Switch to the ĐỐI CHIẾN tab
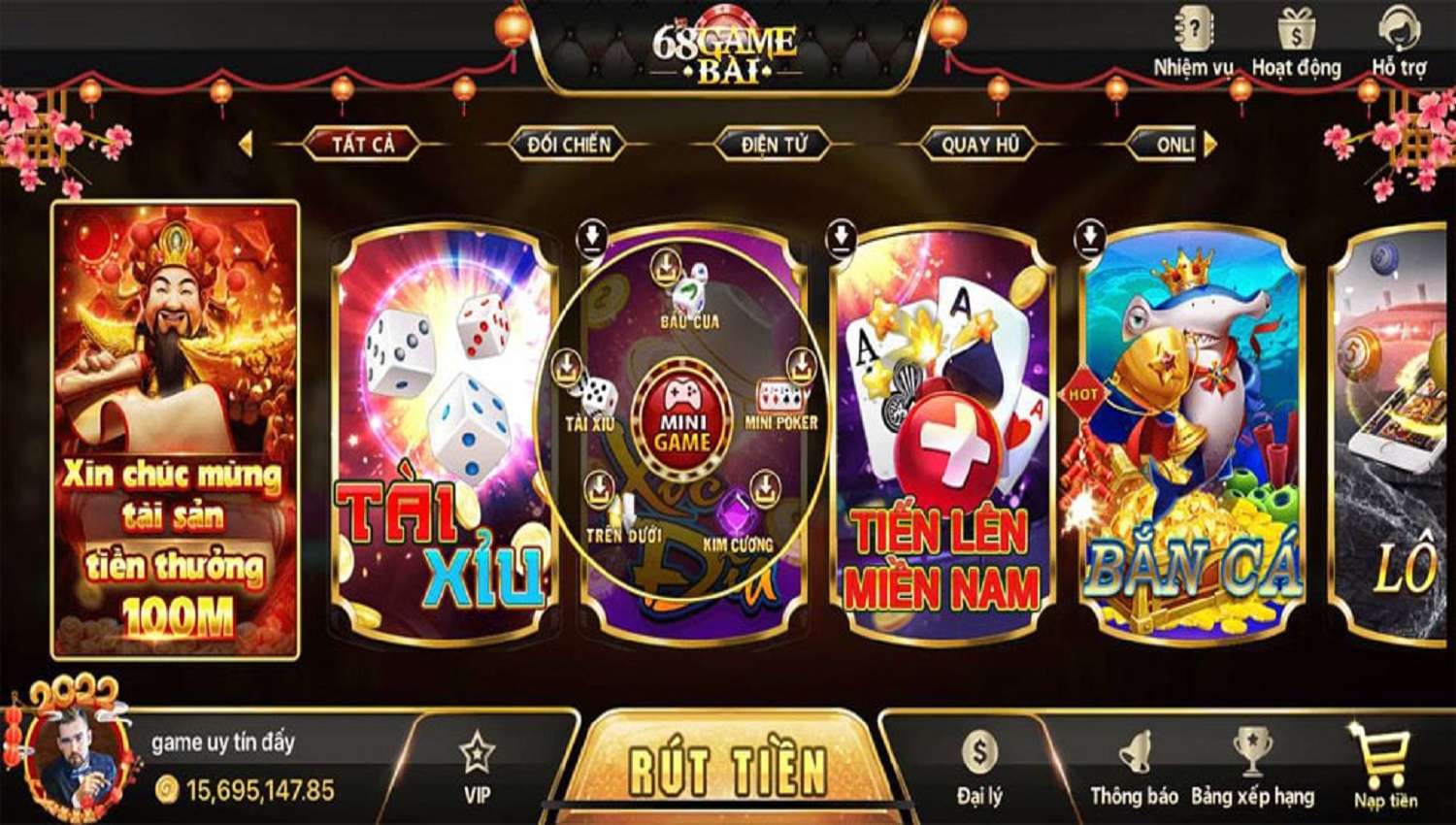The image size is (1456, 825). (x=569, y=145)
